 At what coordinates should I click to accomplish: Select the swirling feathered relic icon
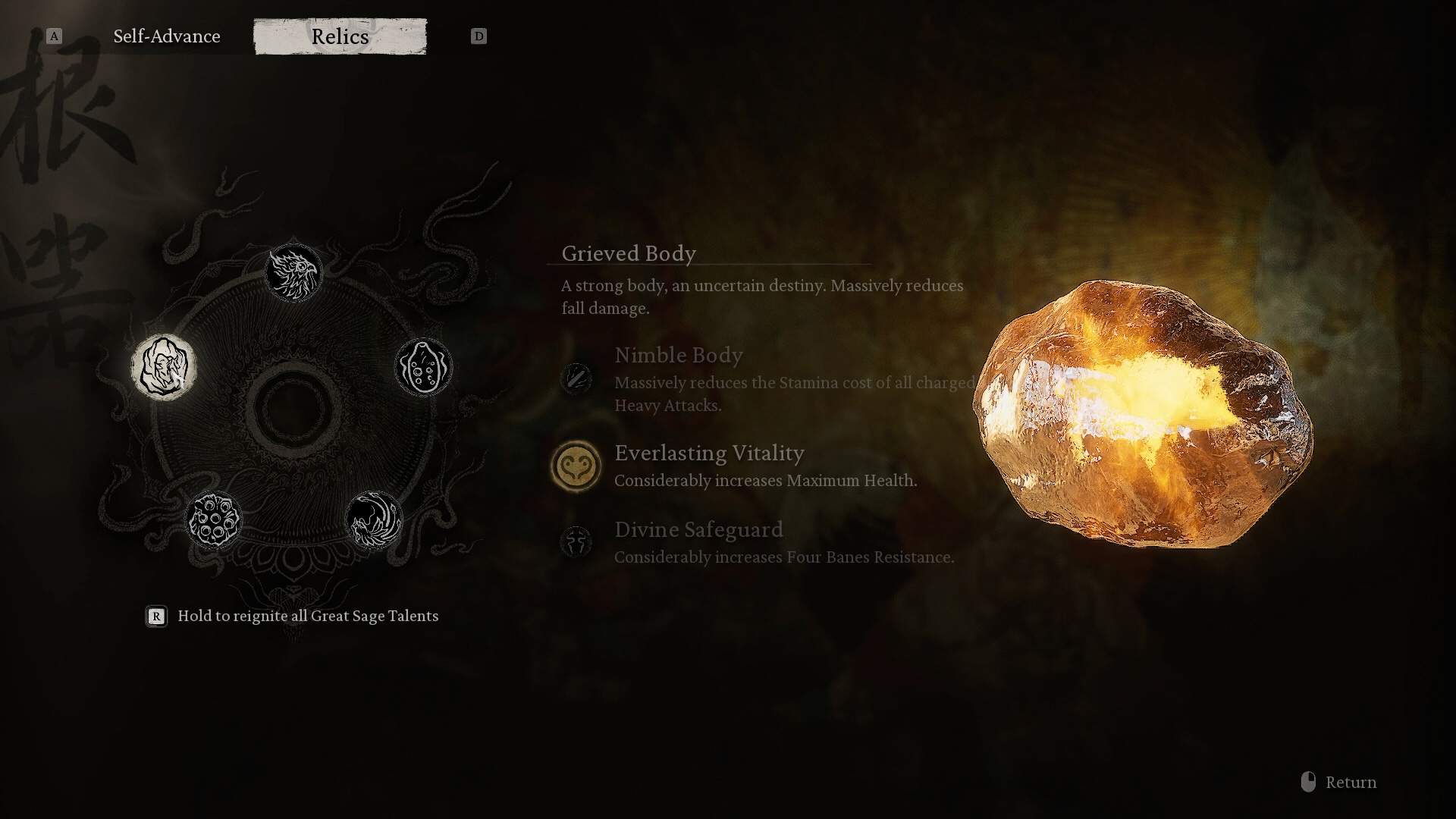(x=373, y=519)
